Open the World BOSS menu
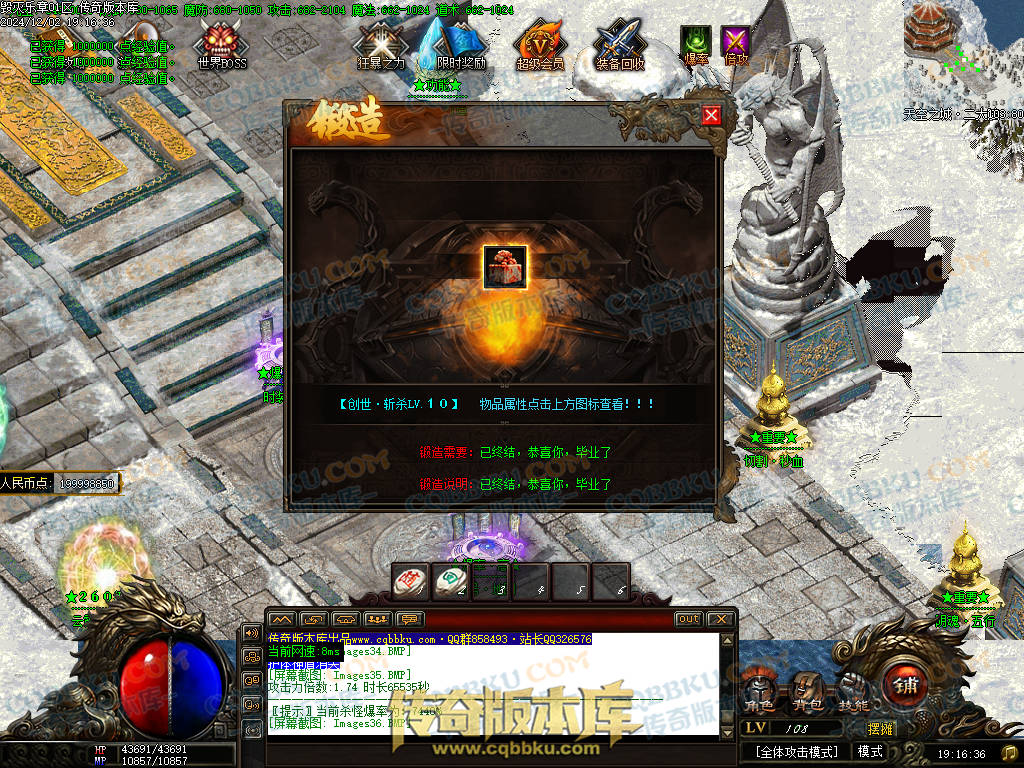 point(221,44)
